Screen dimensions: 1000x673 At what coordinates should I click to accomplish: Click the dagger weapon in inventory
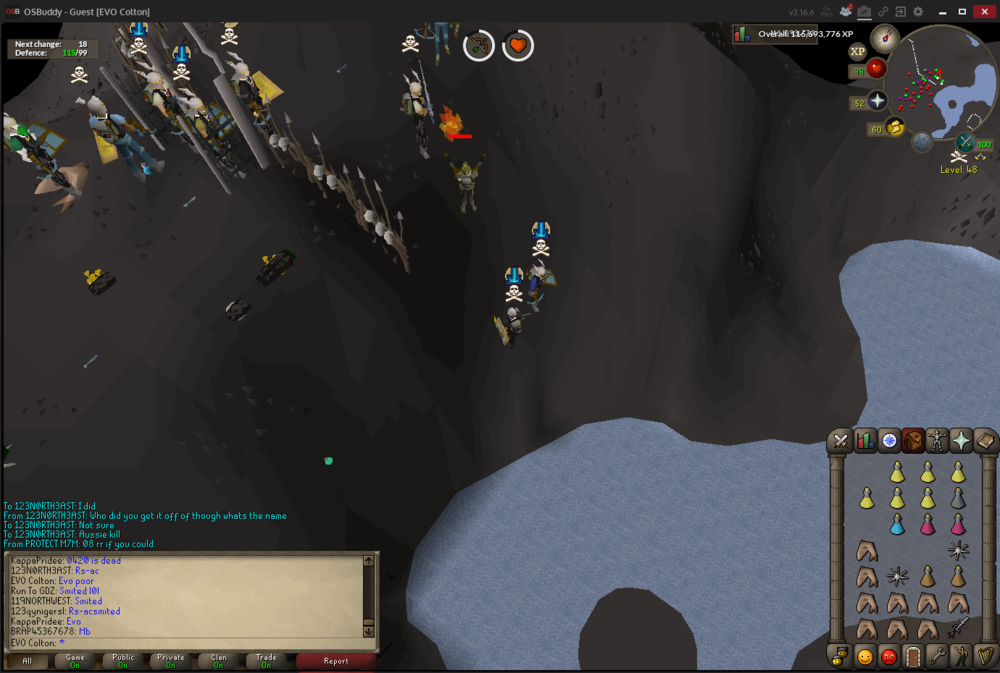click(958, 628)
